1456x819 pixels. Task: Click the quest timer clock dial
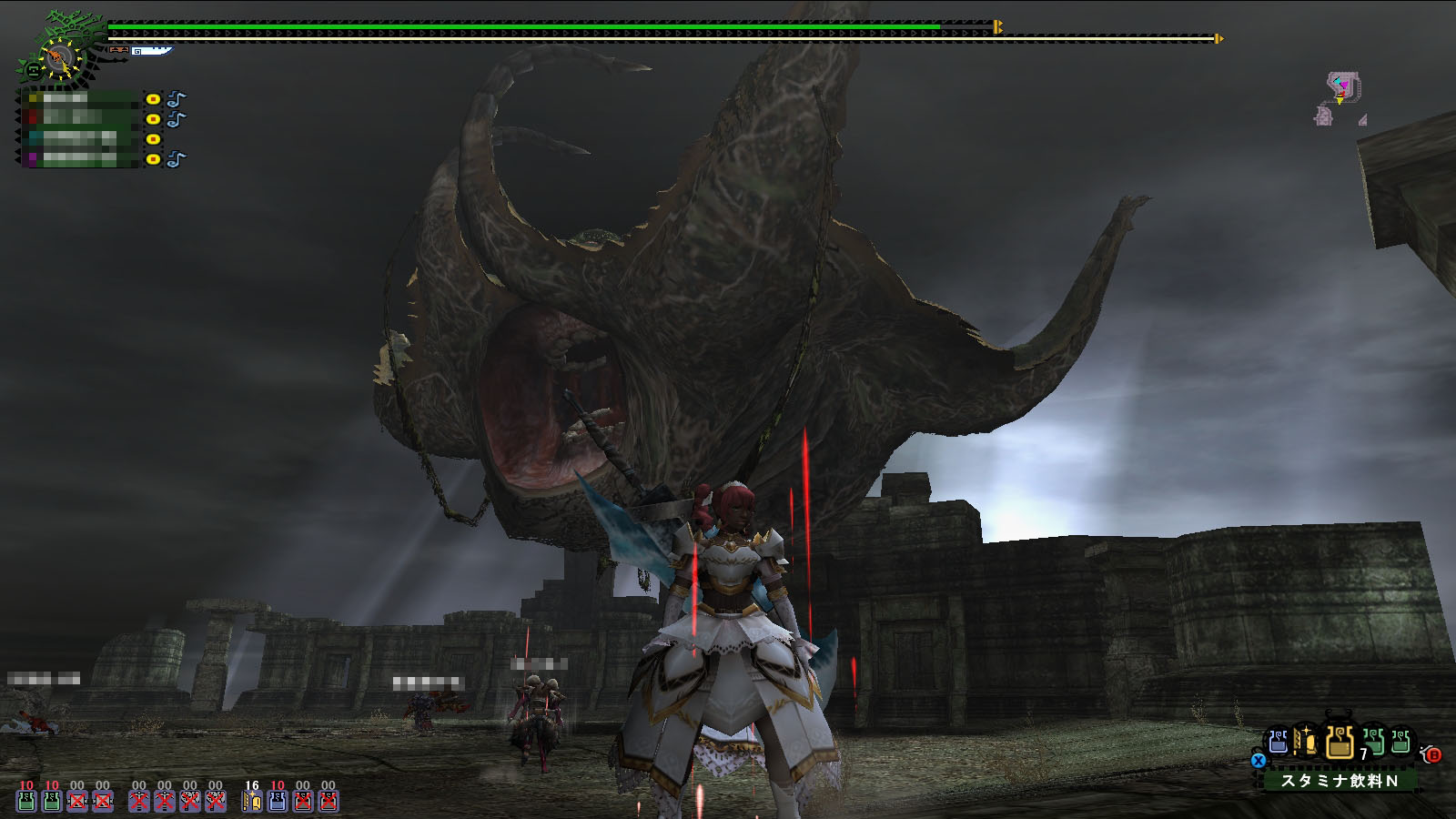tap(59, 59)
